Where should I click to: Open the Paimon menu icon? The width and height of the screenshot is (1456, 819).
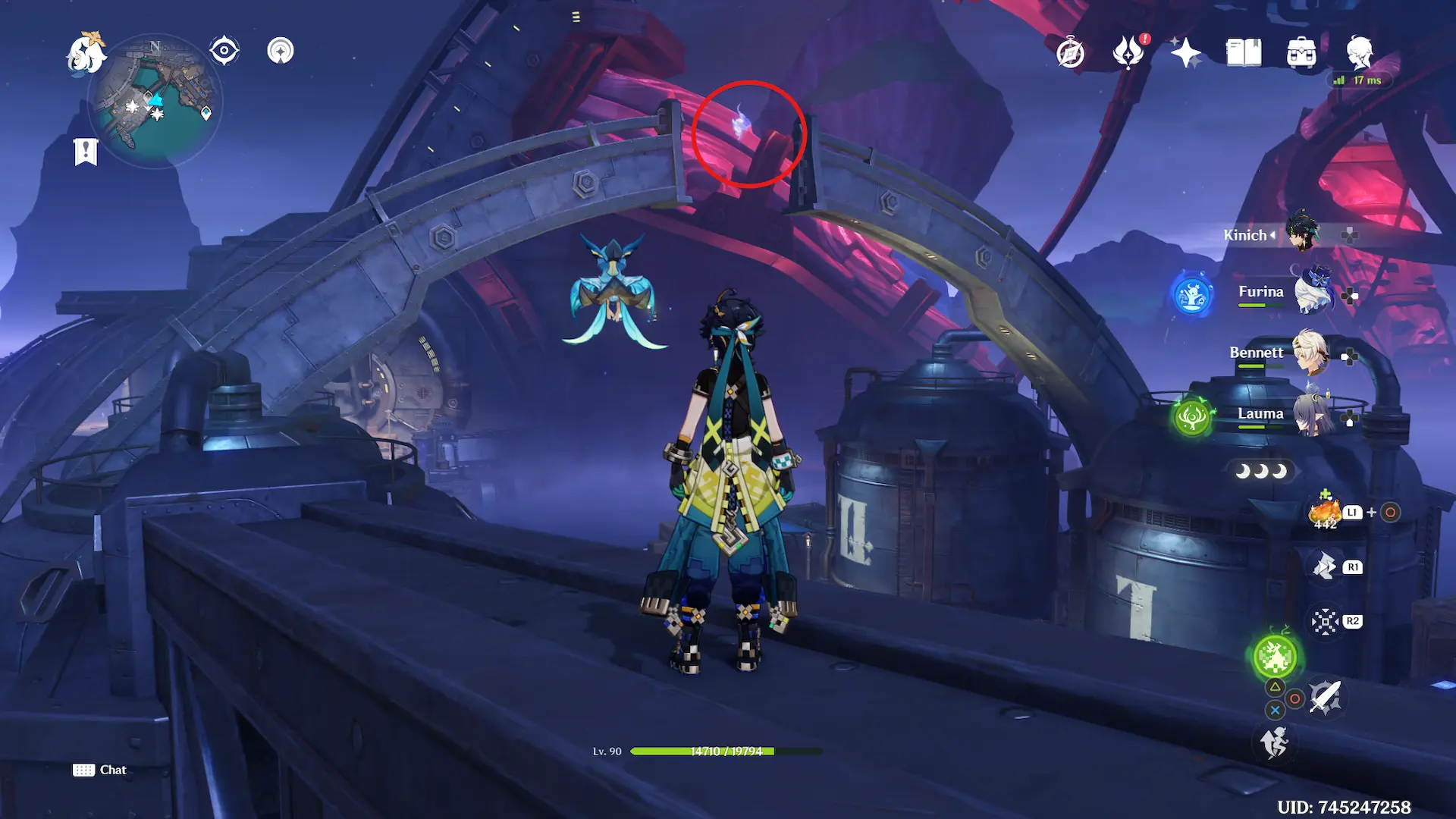[x=86, y=53]
